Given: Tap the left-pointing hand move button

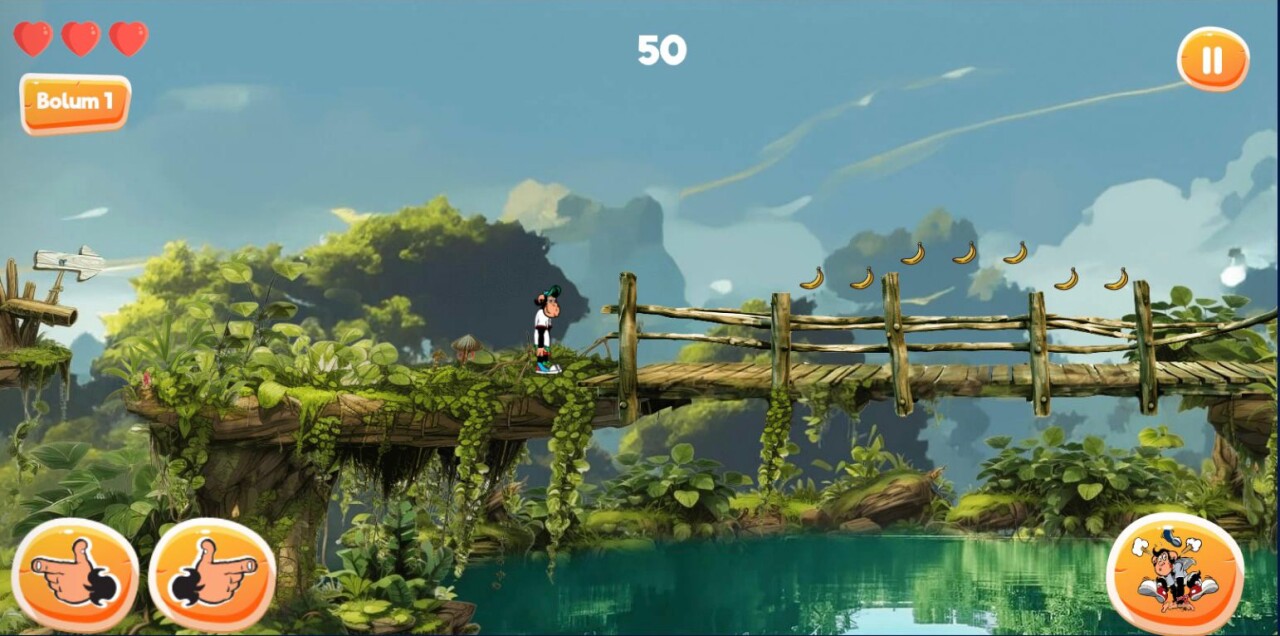Looking at the screenshot, I should click(x=75, y=574).
